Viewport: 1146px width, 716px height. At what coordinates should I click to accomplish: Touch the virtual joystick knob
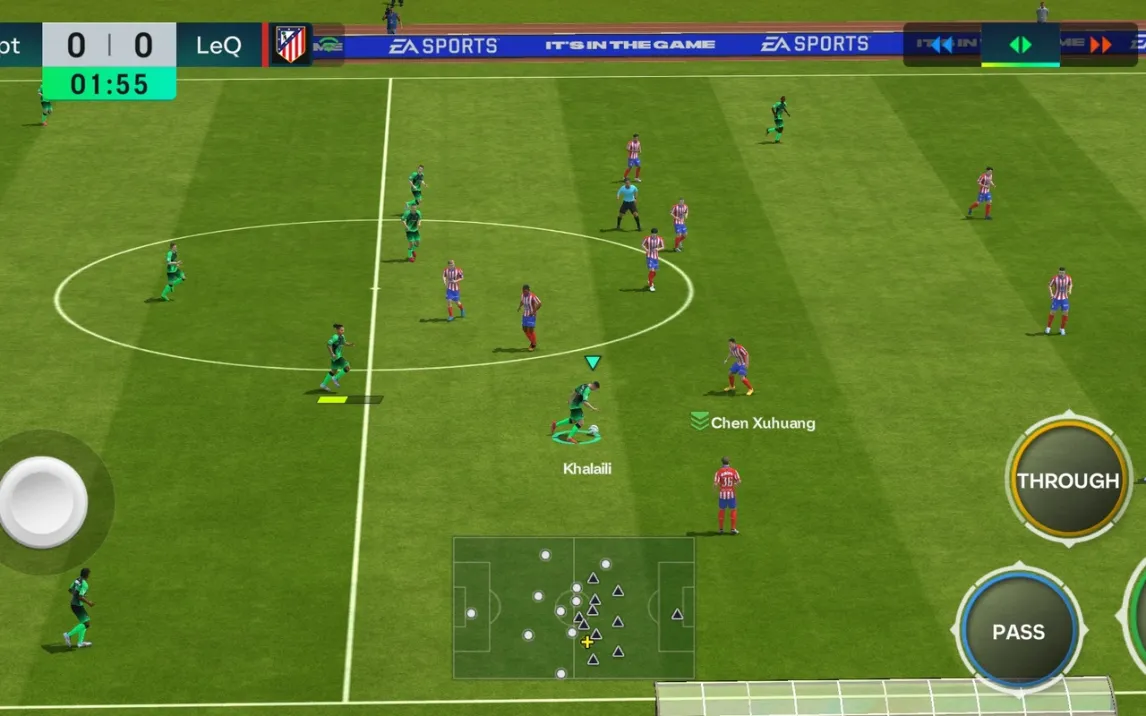pos(43,502)
